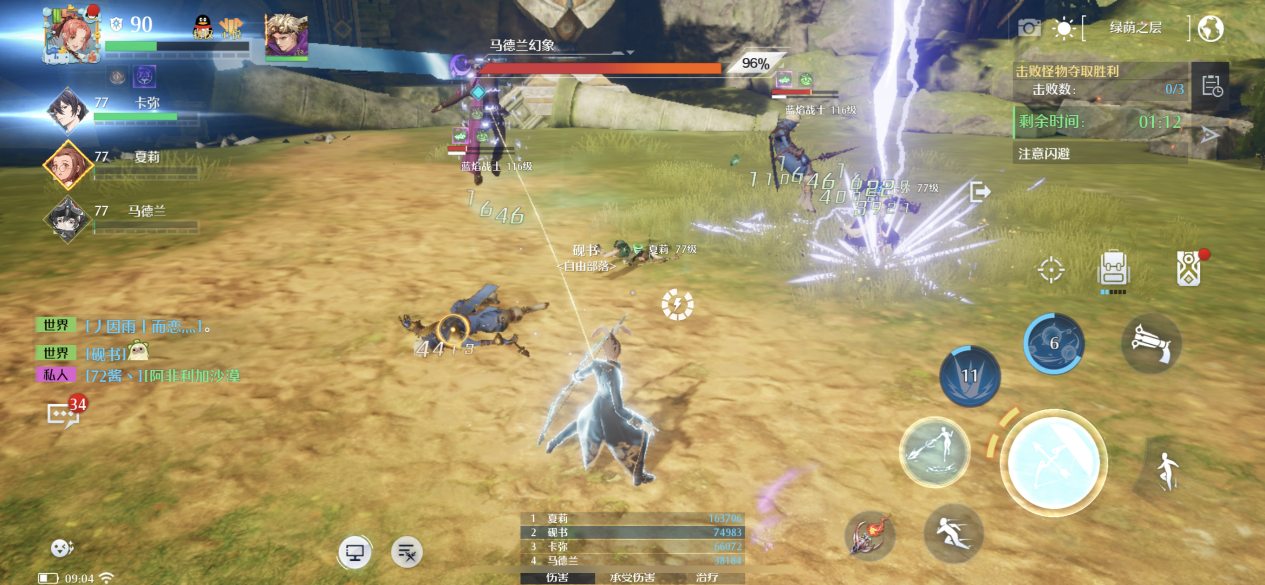This screenshot has width=1265, height=585.
Task: Open the task clipboard panel
Action: click(x=1212, y=86)
